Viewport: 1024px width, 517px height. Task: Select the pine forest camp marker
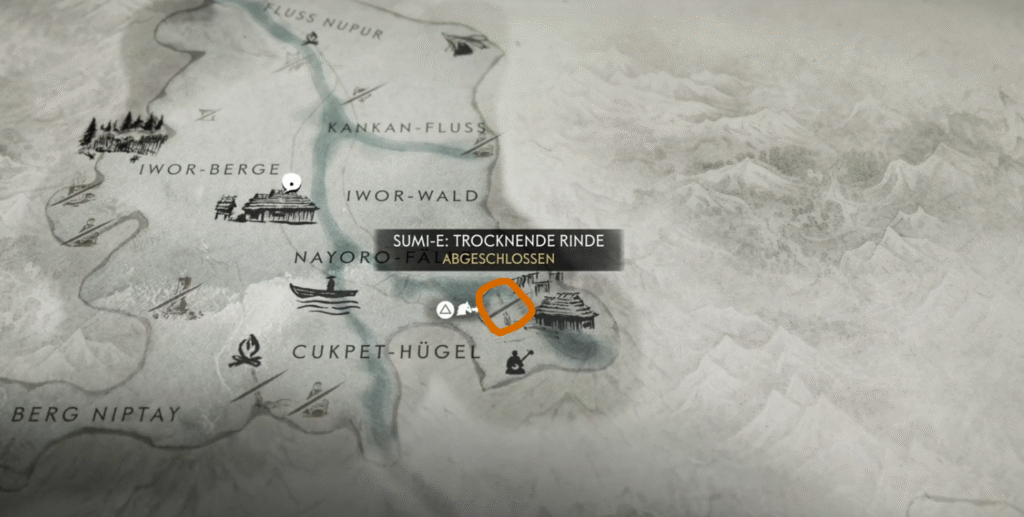(x=124, y=134)
